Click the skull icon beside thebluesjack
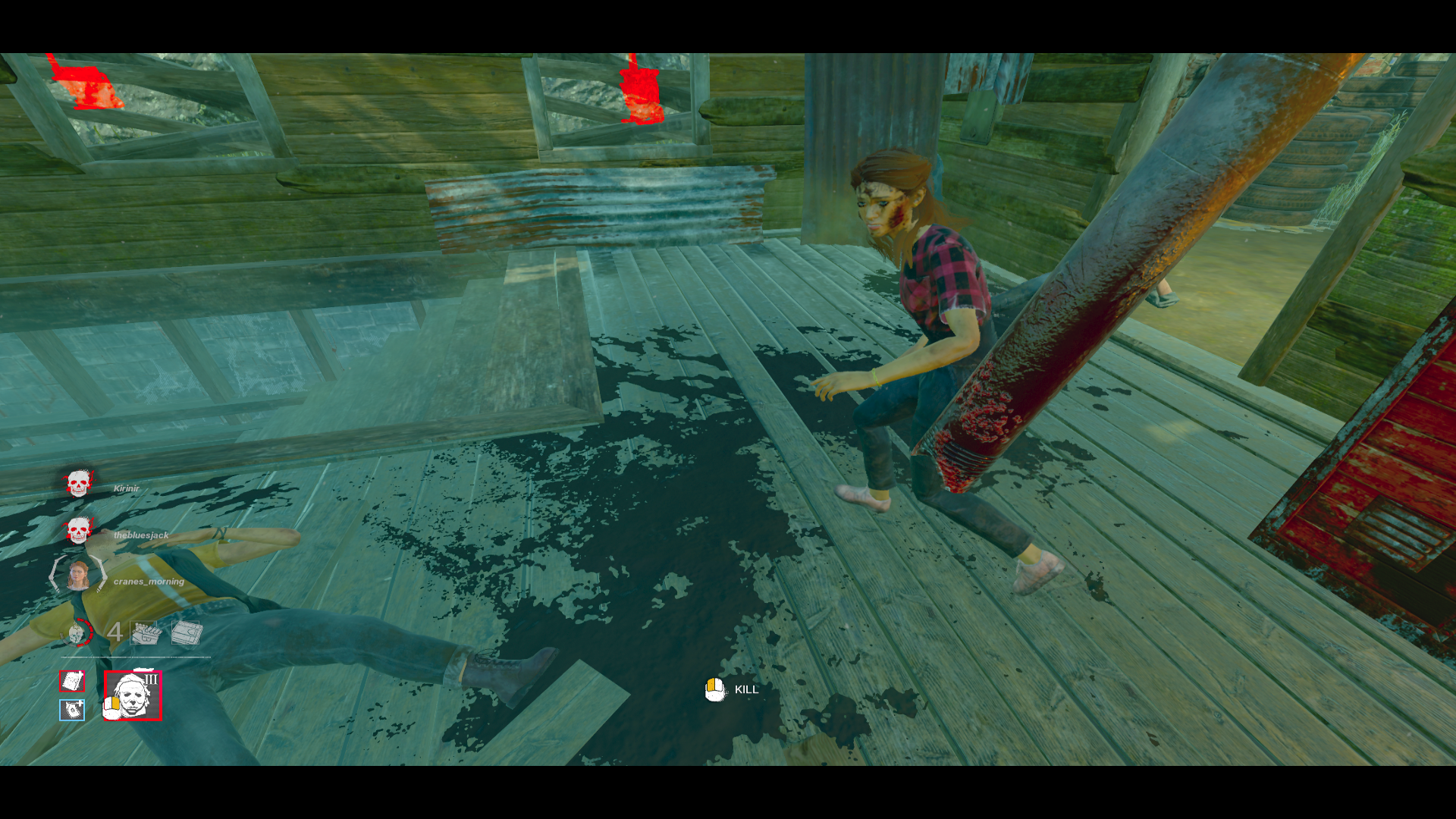1456x819 pixels. 77,531
